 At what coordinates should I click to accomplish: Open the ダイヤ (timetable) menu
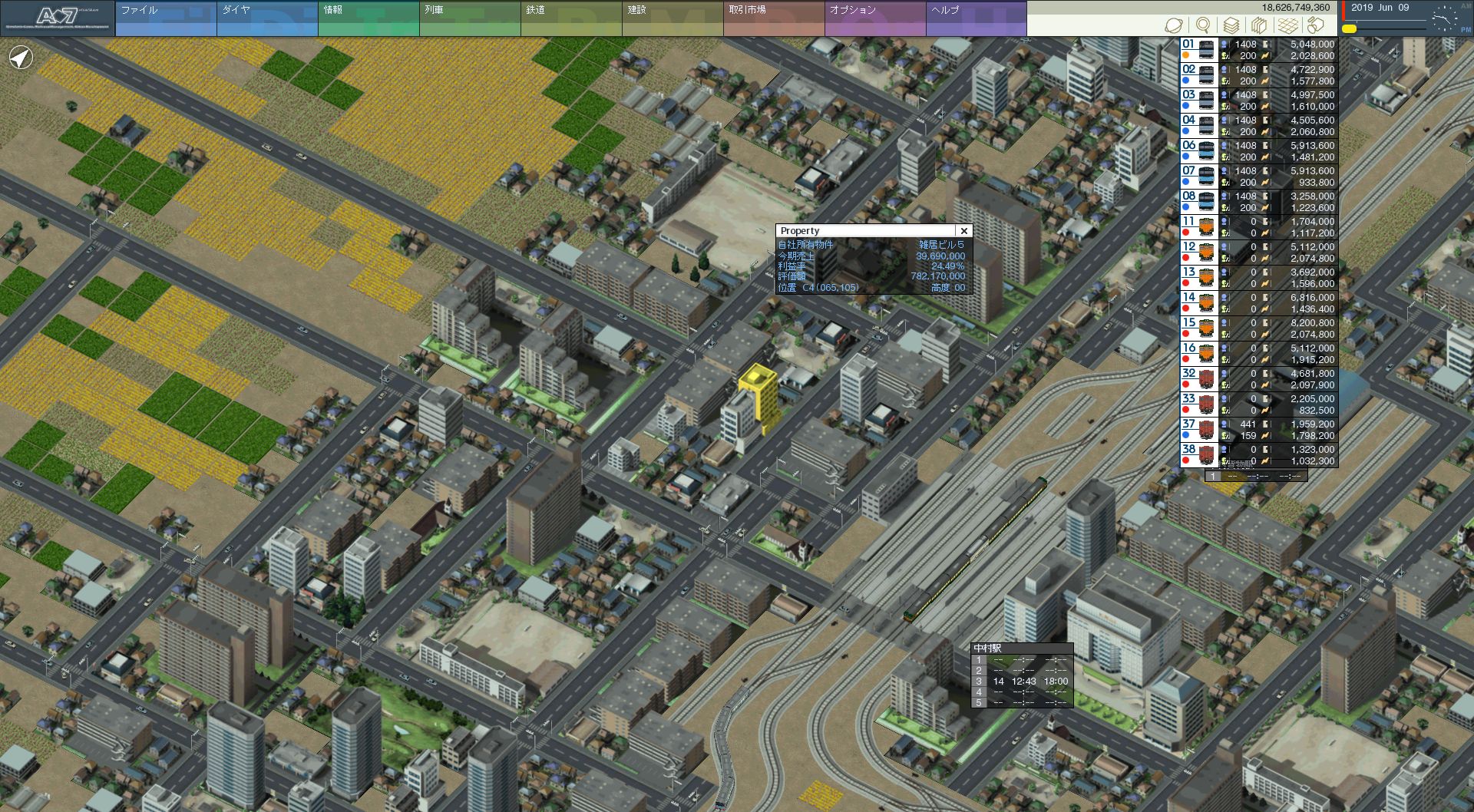266,18
